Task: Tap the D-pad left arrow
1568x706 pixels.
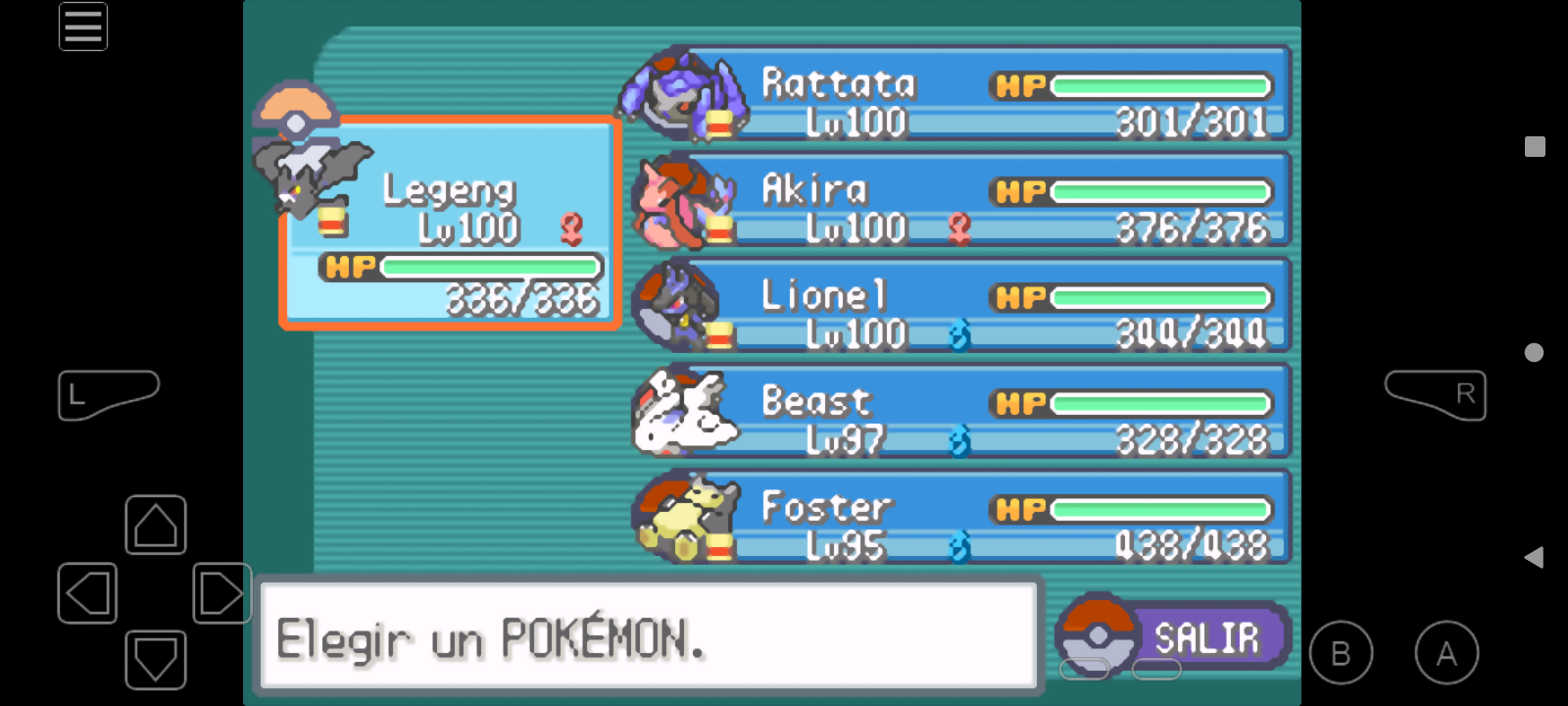Action: (x=88, y=593)
